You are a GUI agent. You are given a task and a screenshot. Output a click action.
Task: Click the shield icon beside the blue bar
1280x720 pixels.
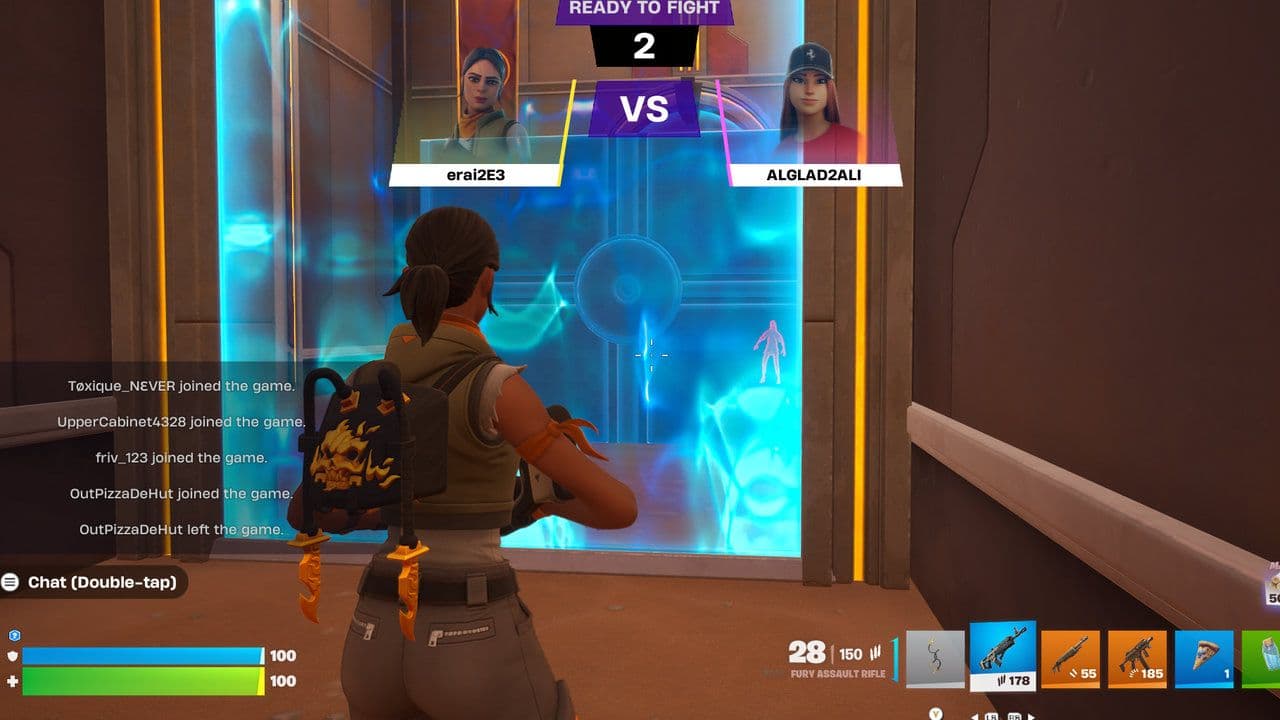pos(12,656)
